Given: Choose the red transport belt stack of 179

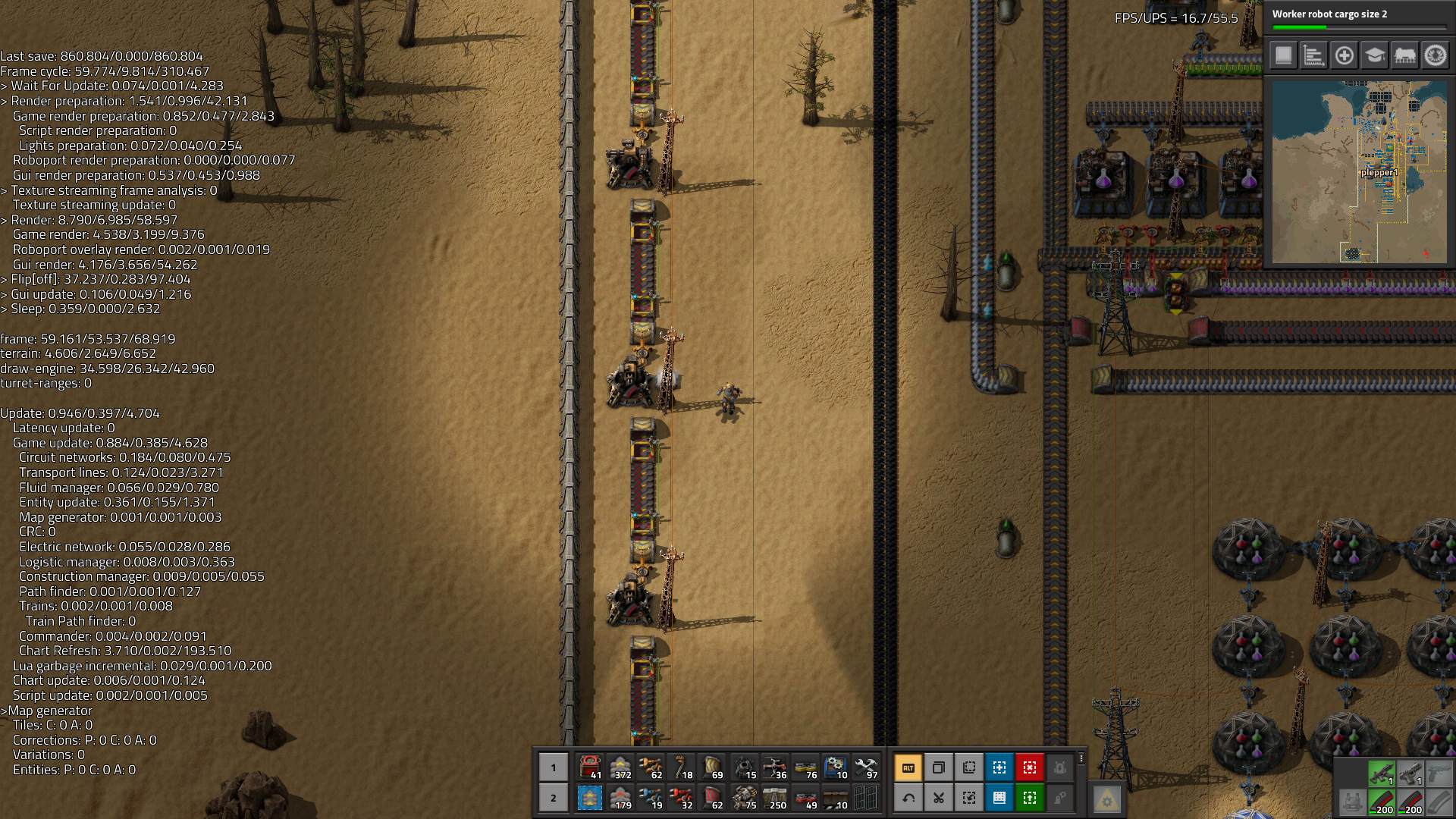Looking at the screenshot, I should 621,798.
